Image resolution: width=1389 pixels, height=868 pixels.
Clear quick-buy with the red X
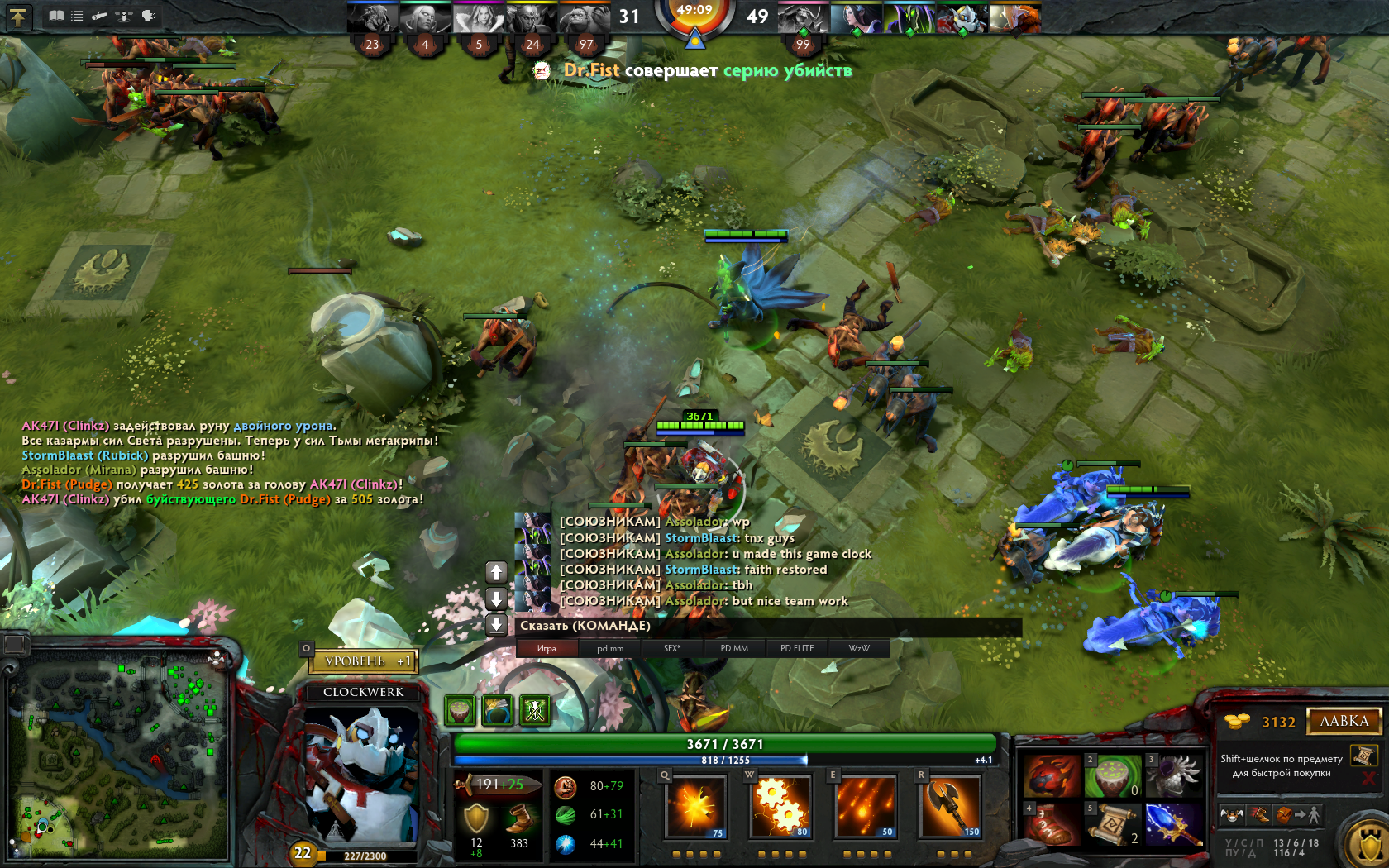(x=1368, y=779)
